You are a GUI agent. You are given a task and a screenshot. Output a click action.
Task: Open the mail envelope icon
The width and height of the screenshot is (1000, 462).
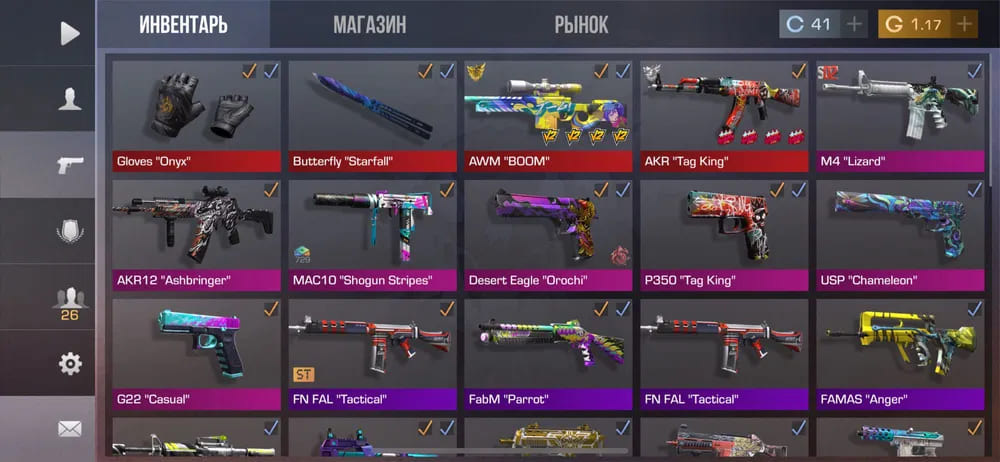[69, 429]
